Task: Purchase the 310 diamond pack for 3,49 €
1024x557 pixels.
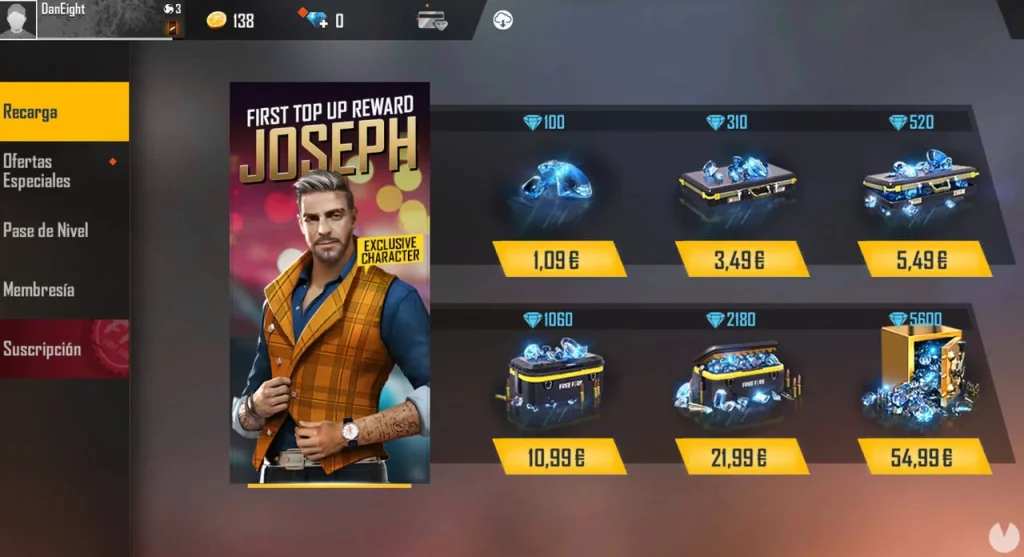Action: (741, 259)
